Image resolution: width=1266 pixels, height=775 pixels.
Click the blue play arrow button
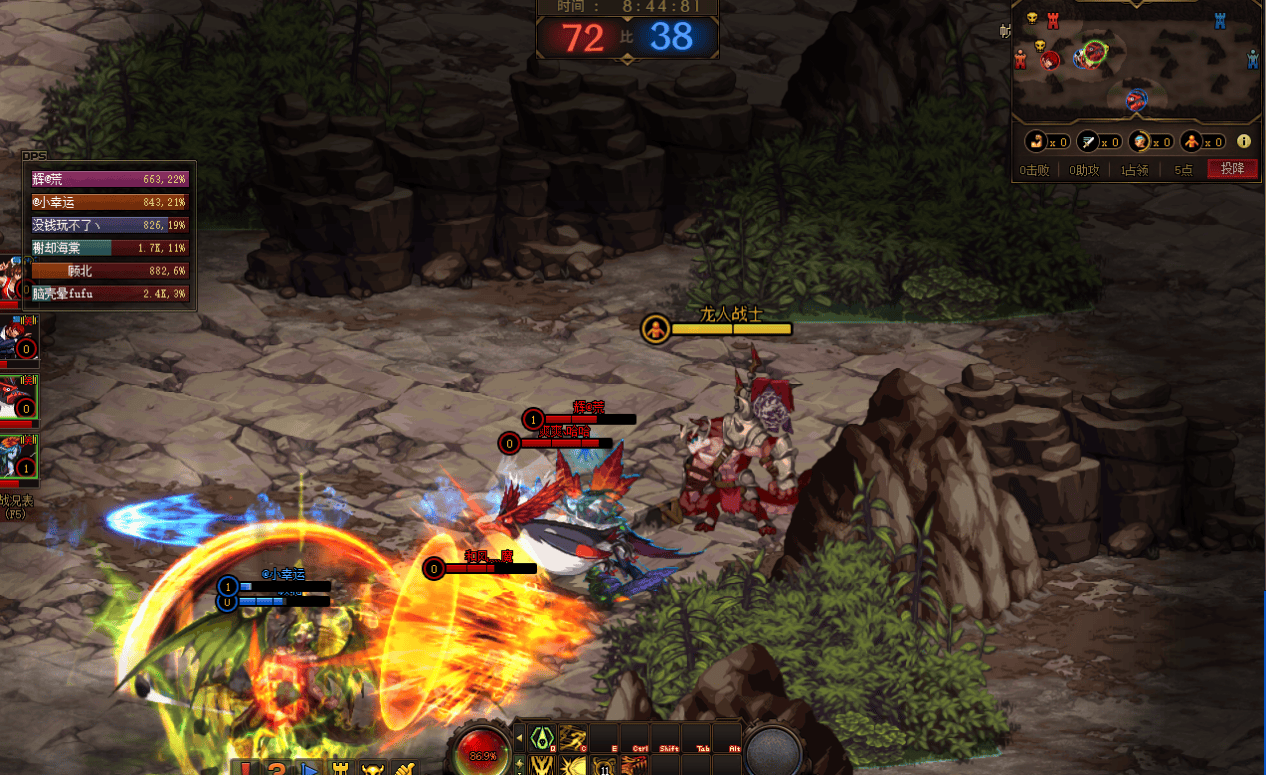pos(308,769)
